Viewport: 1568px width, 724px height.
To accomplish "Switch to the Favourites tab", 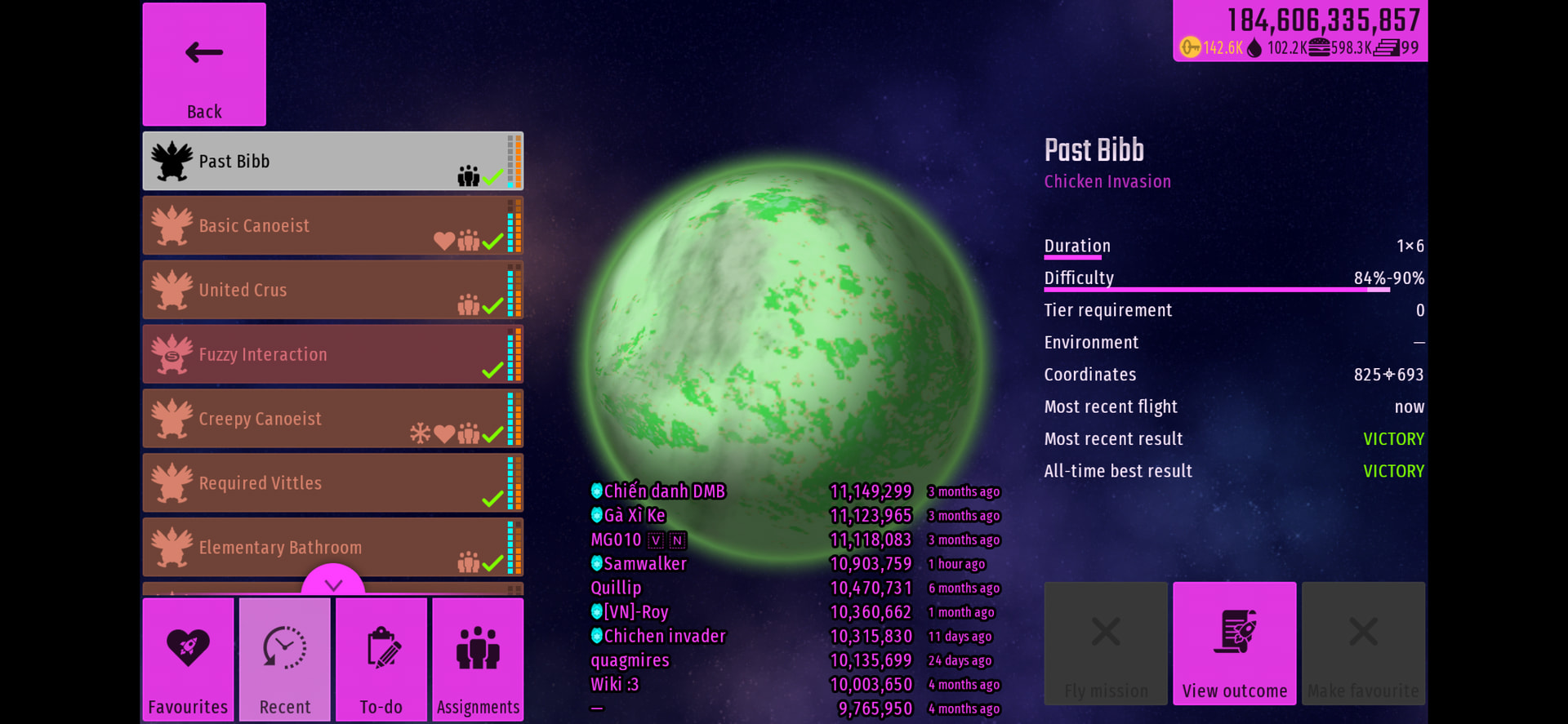I will pos(188,660).
